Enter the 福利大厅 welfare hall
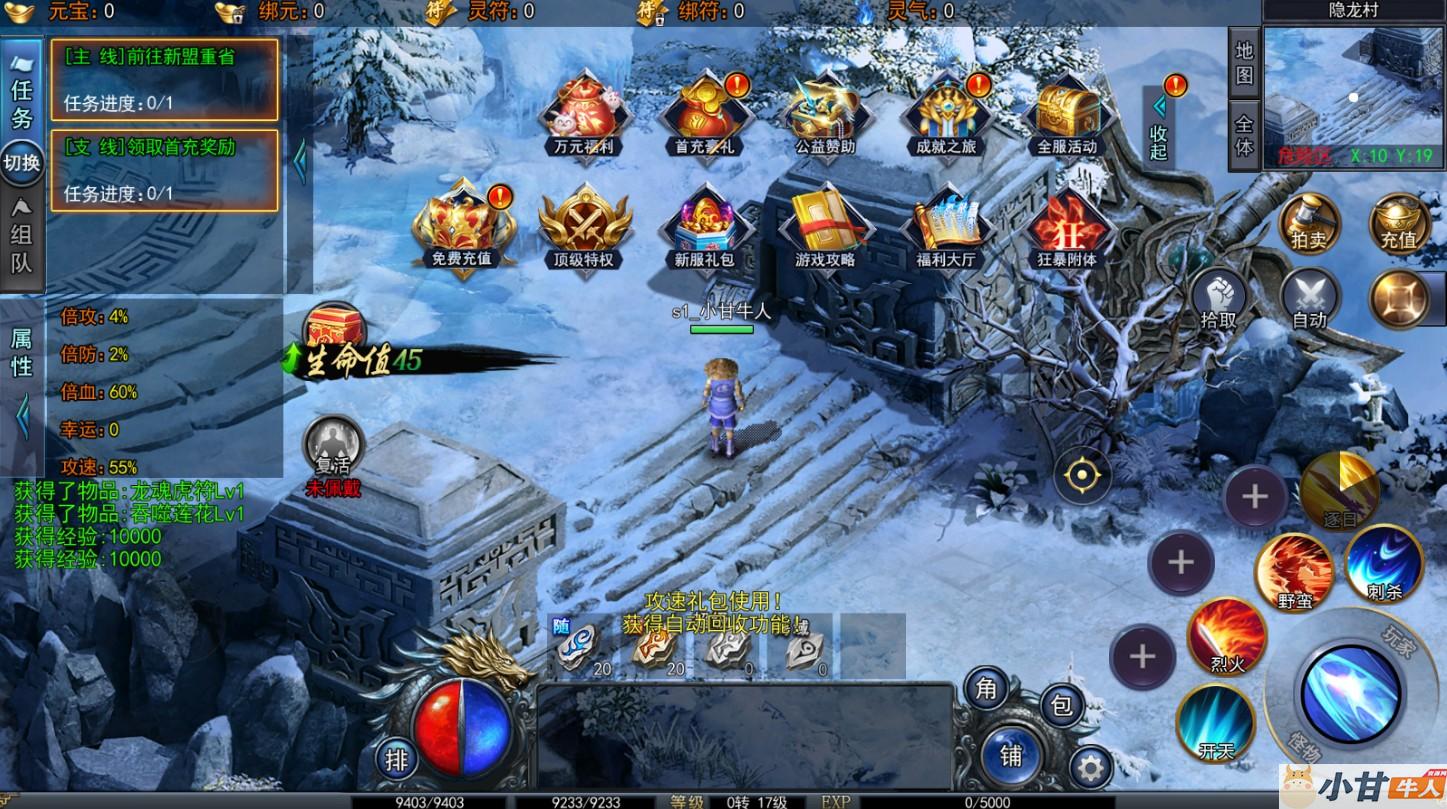The image size is (1447, 809). pos(945,228)
